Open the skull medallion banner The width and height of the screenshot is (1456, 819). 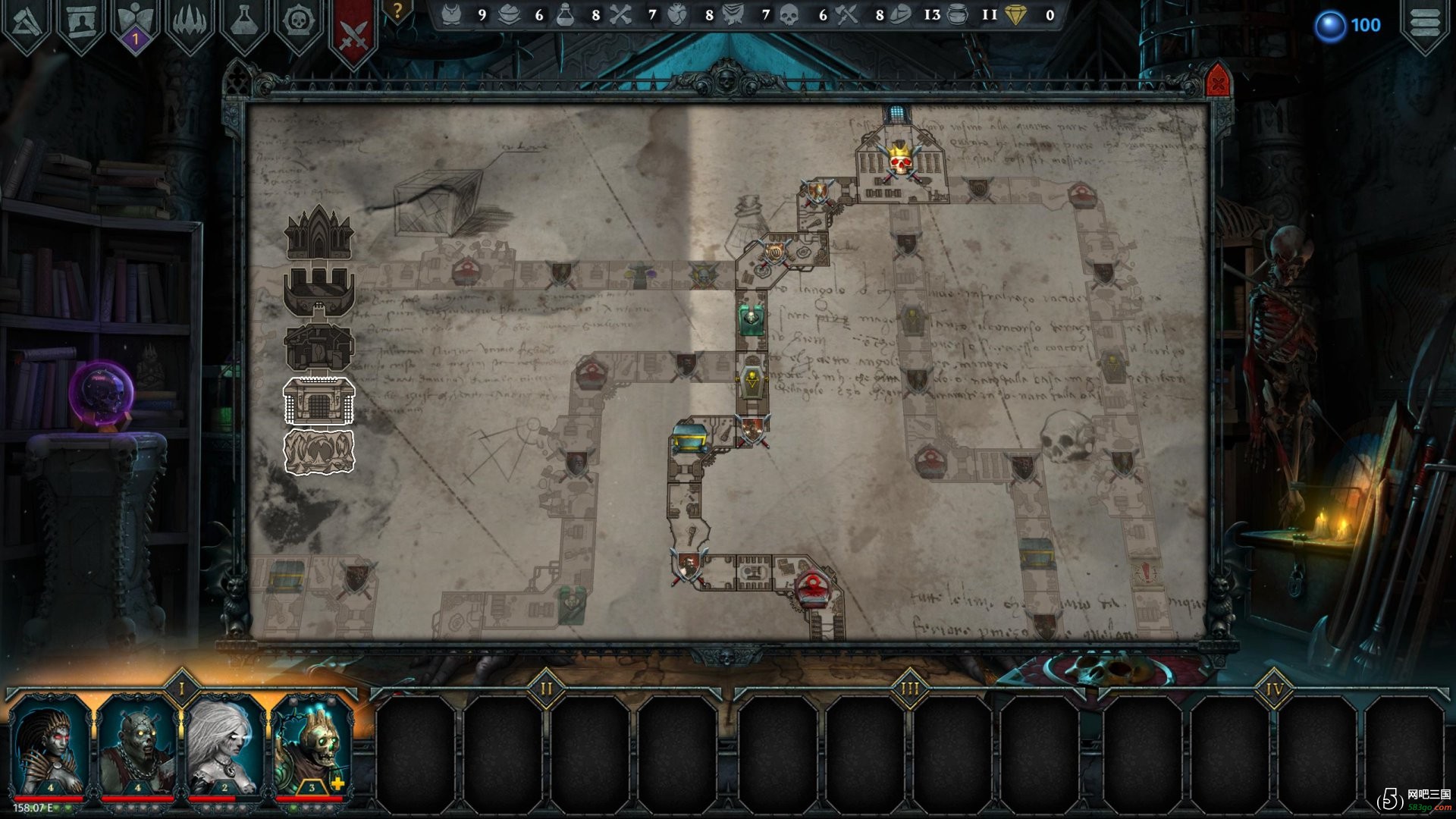299,23
